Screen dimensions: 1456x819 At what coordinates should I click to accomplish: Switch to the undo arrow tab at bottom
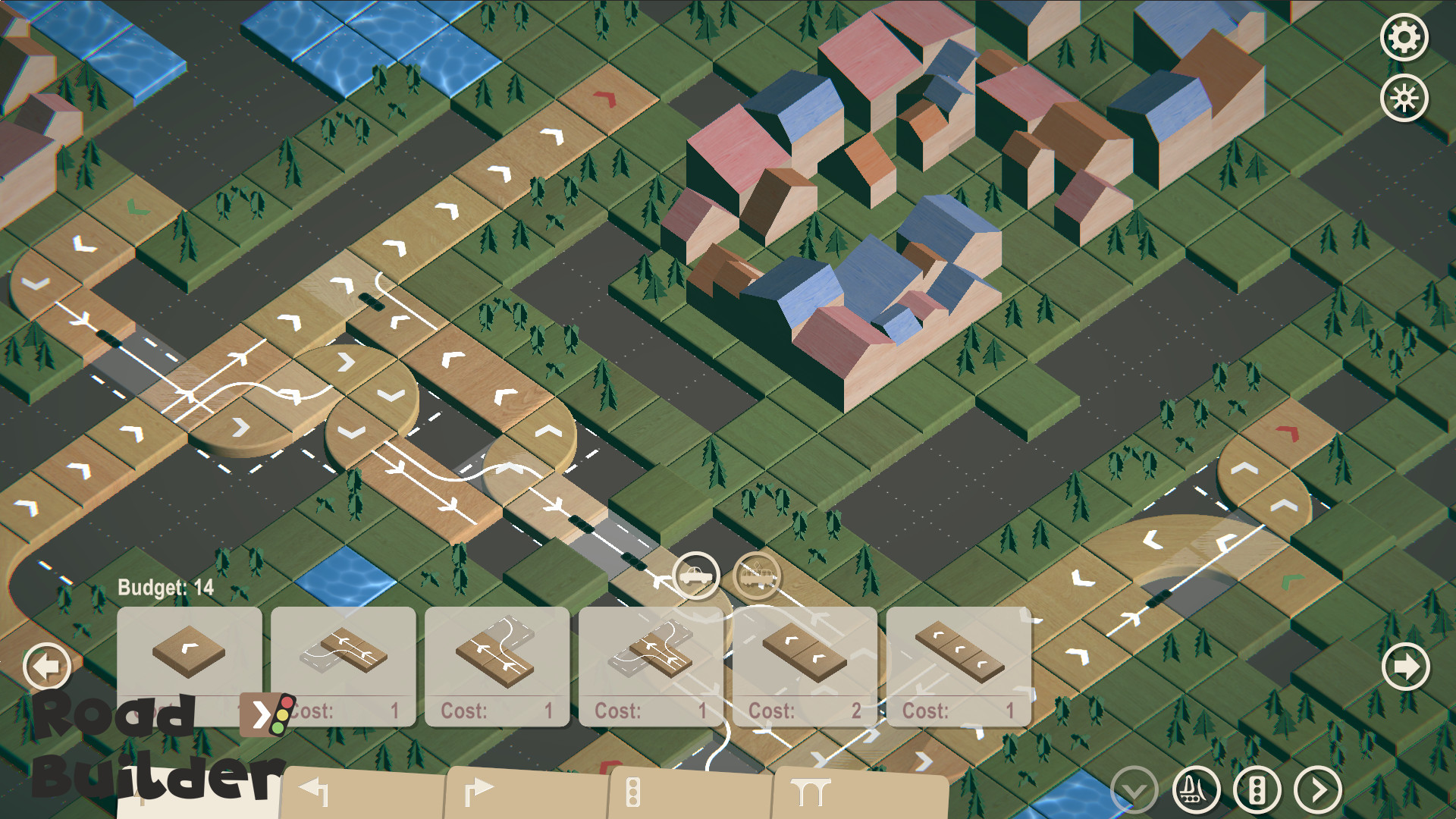(318, 791)
